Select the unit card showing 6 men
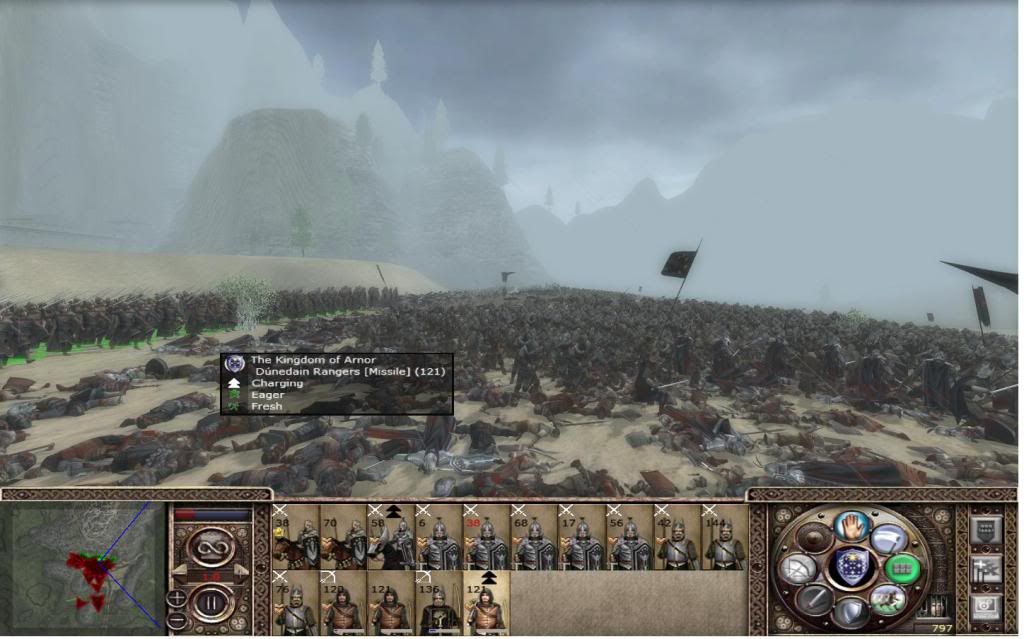Viewport: 1024px width, 639px height. 438,538
